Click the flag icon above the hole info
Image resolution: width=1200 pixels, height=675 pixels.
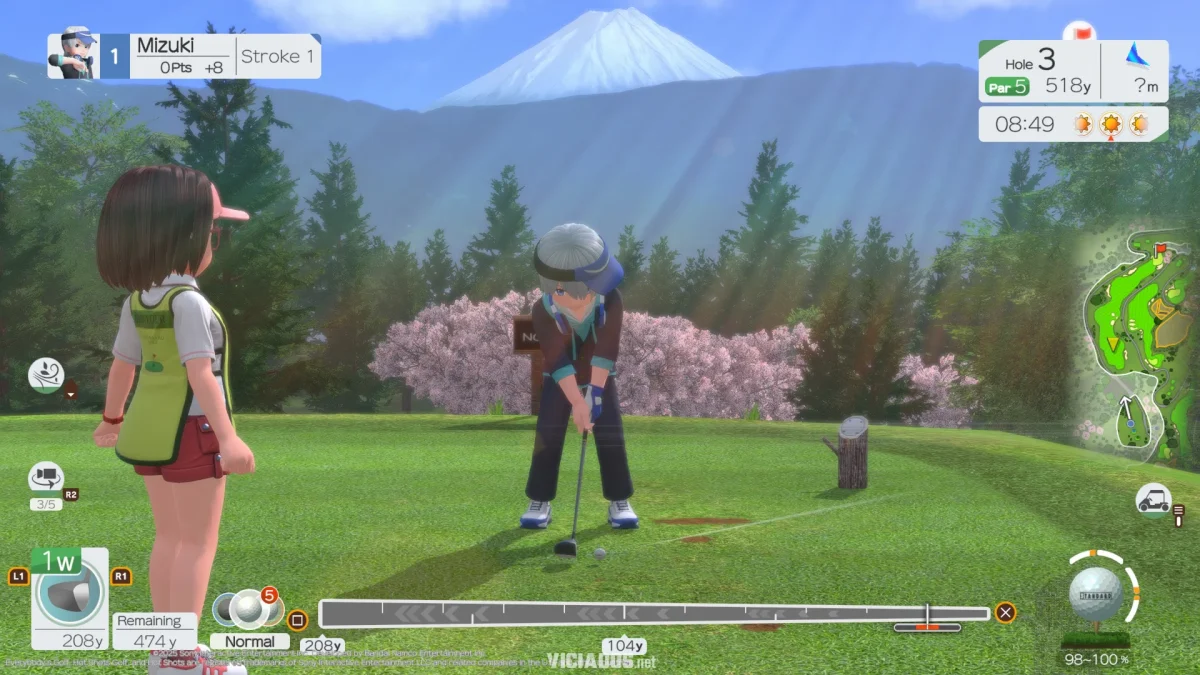(1079, 32)
